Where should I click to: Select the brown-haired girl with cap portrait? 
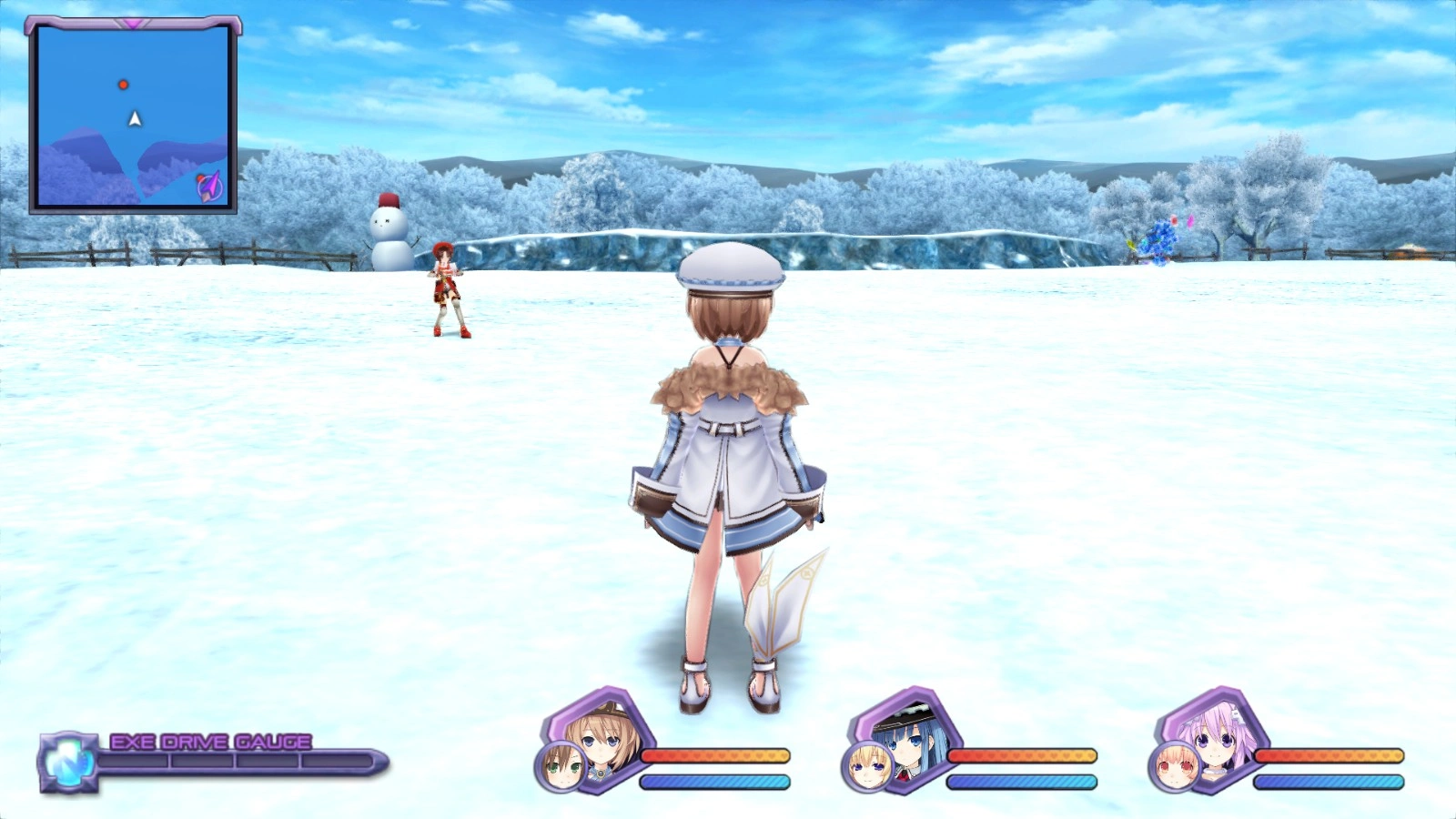[x=602, y=733]
